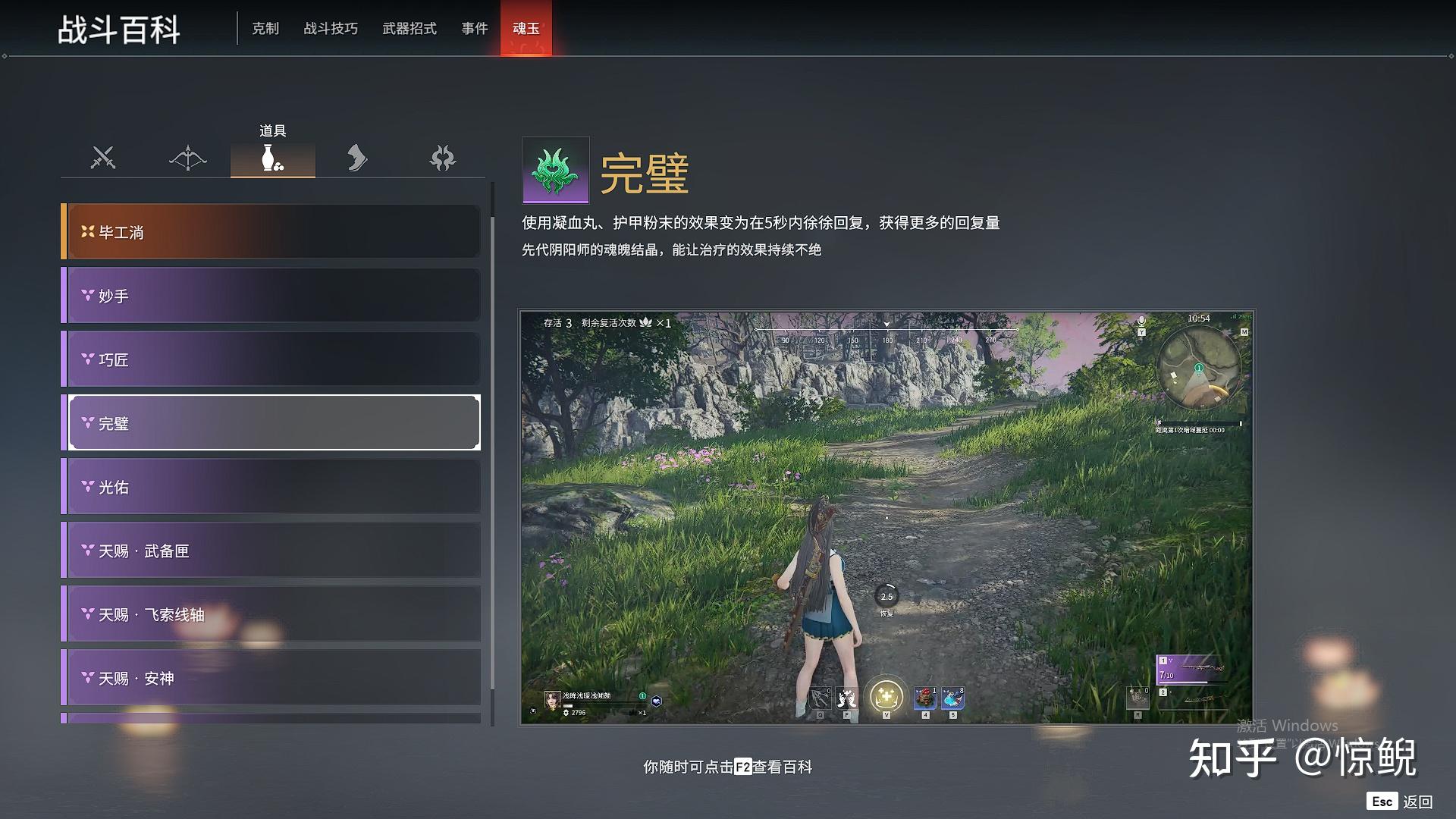This screenshot has width=1456, height=819.
Task: Select the 毕工淌 list entry
Action: pyautogui.click(x=273, y=232)
